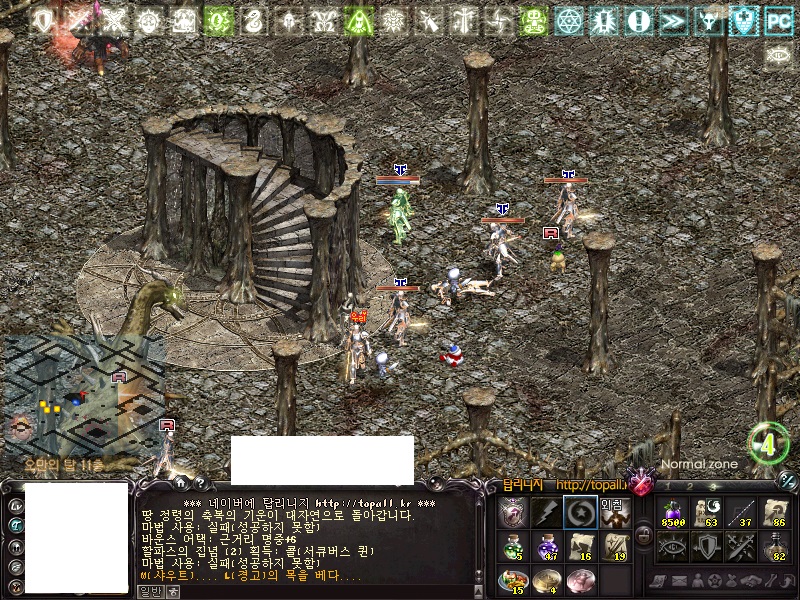Use the purple potion stack of 8500

pos(670,513)
